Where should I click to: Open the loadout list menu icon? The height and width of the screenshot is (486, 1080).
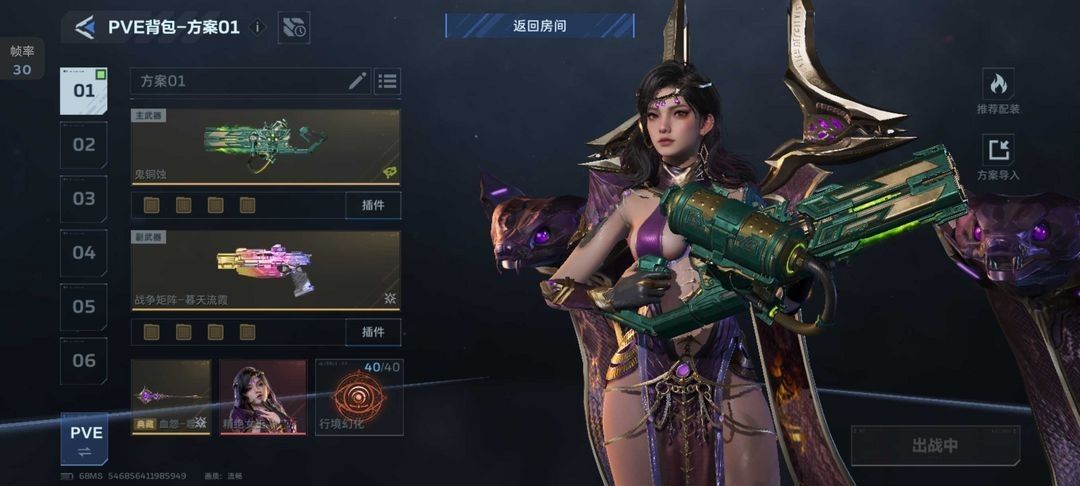388,81
